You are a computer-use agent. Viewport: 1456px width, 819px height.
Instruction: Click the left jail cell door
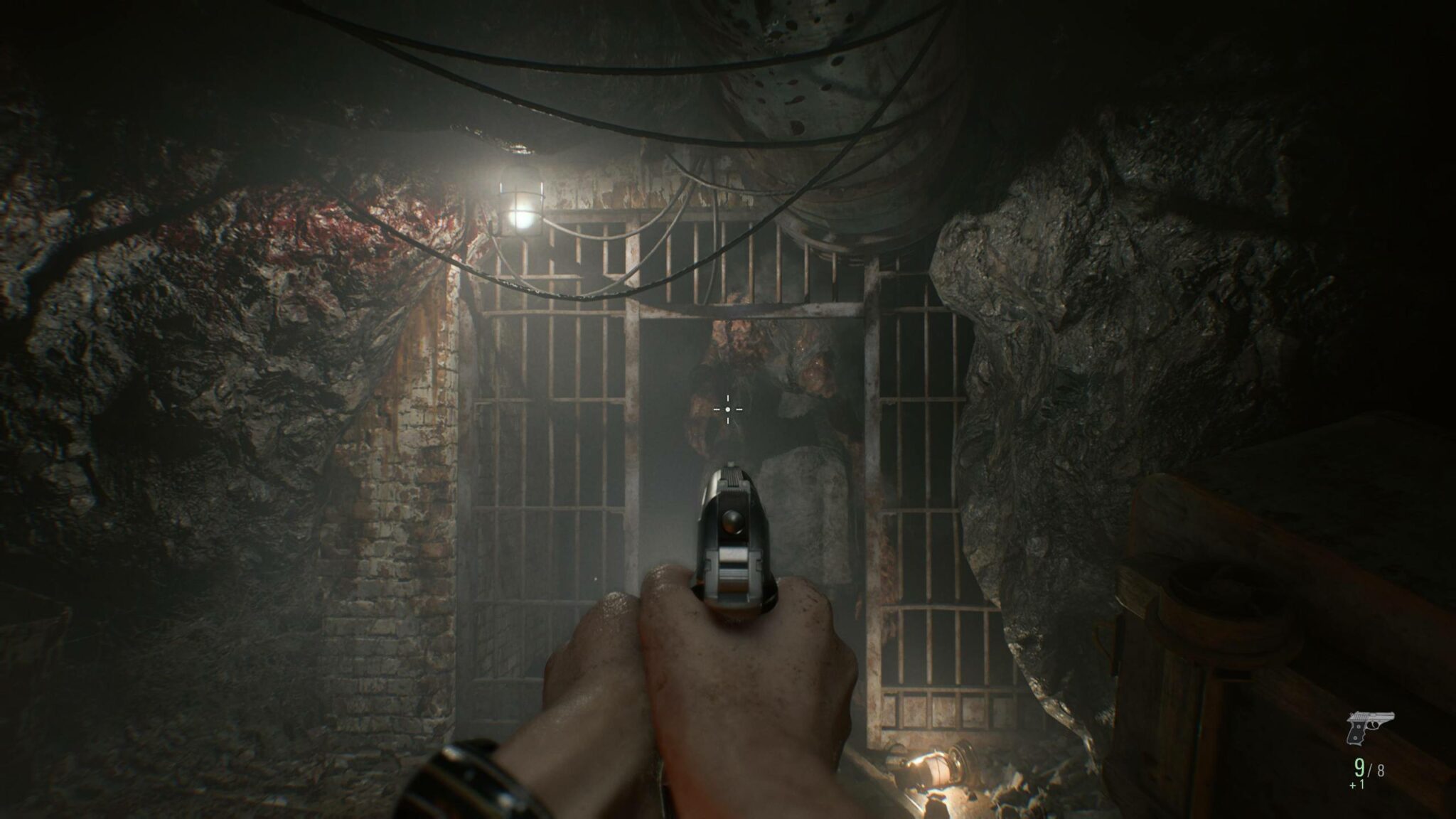pyautogui.click(x=562, y=462)
